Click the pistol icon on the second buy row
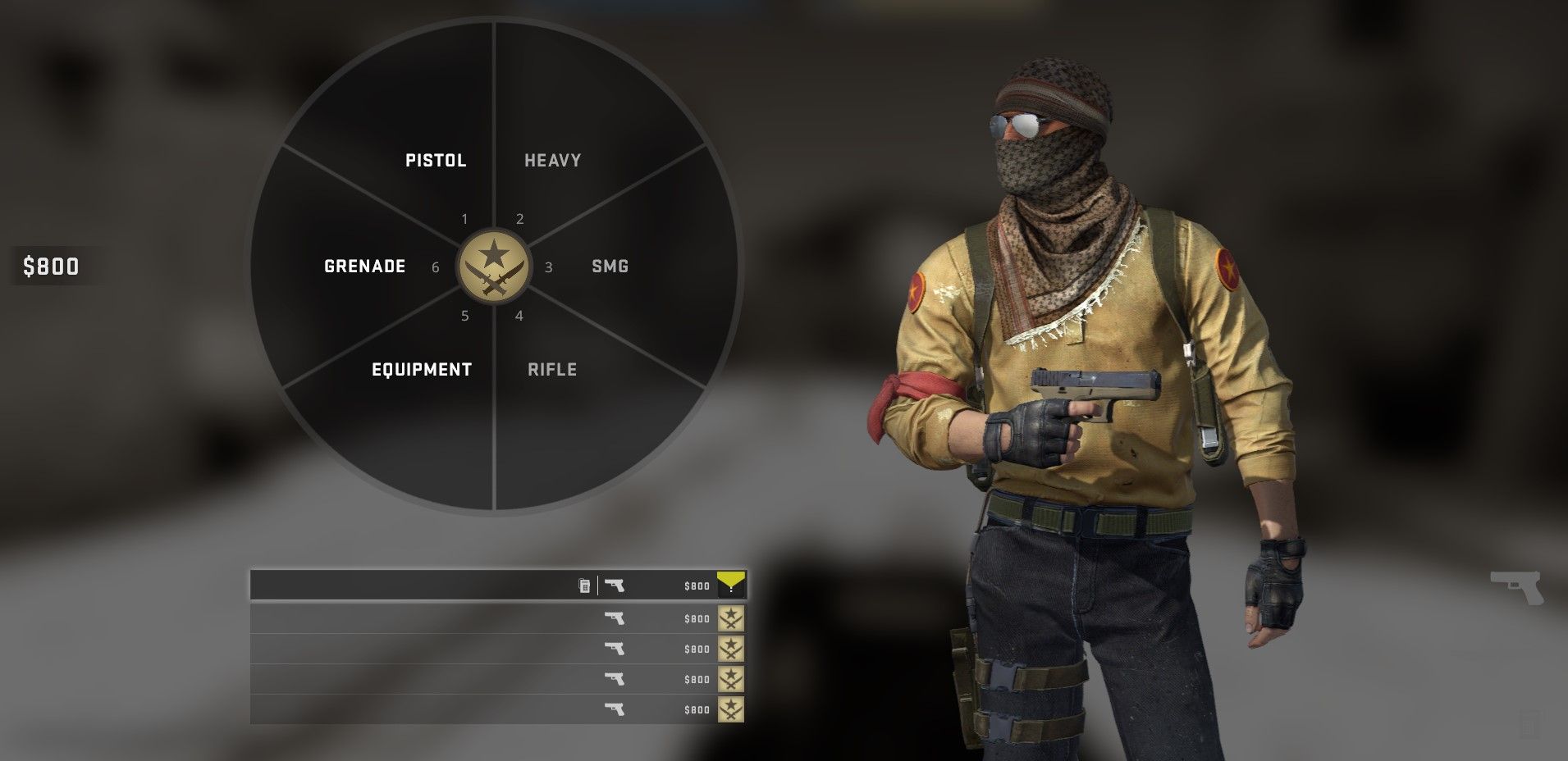Viewport: 1568px width, 761px height. [617, 617]
